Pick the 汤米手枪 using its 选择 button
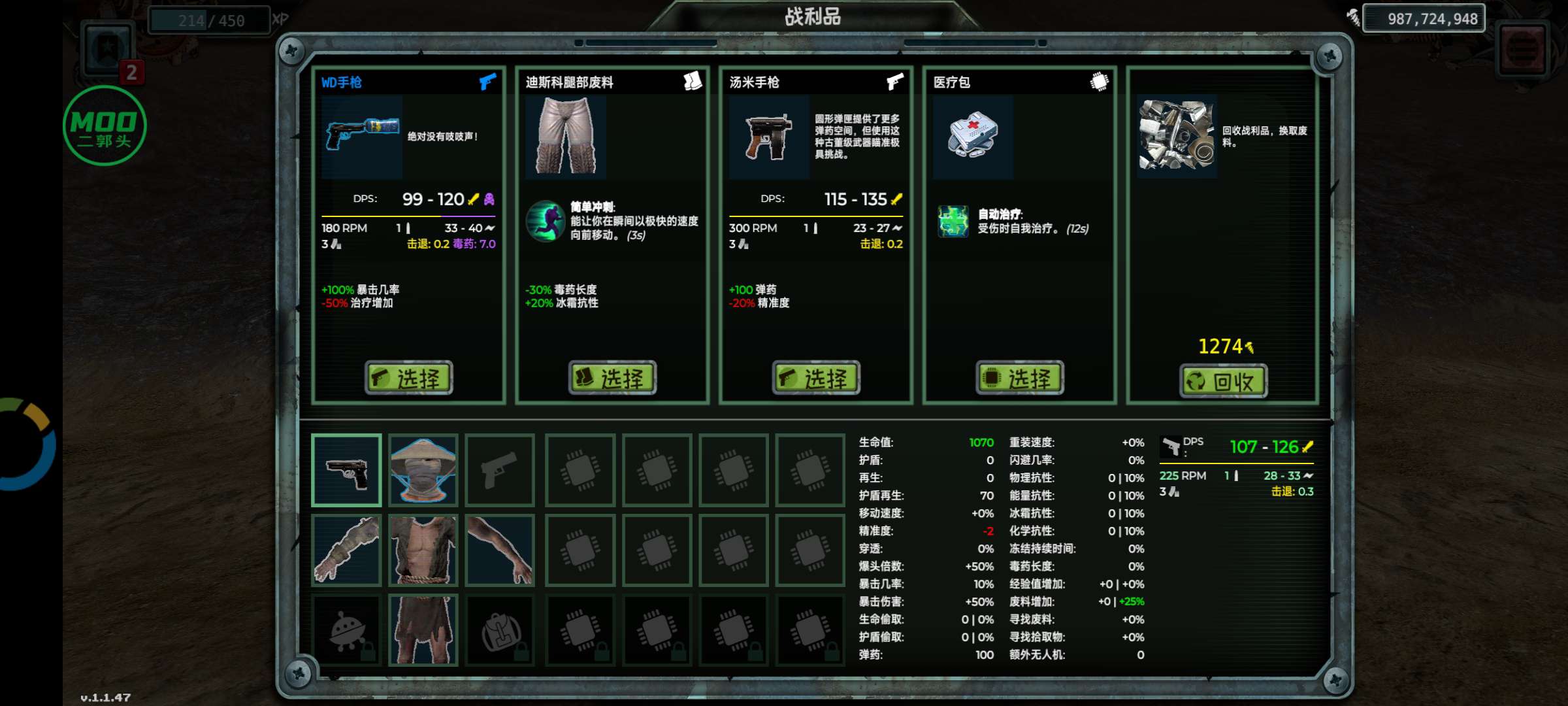 [x=816, y=378]
